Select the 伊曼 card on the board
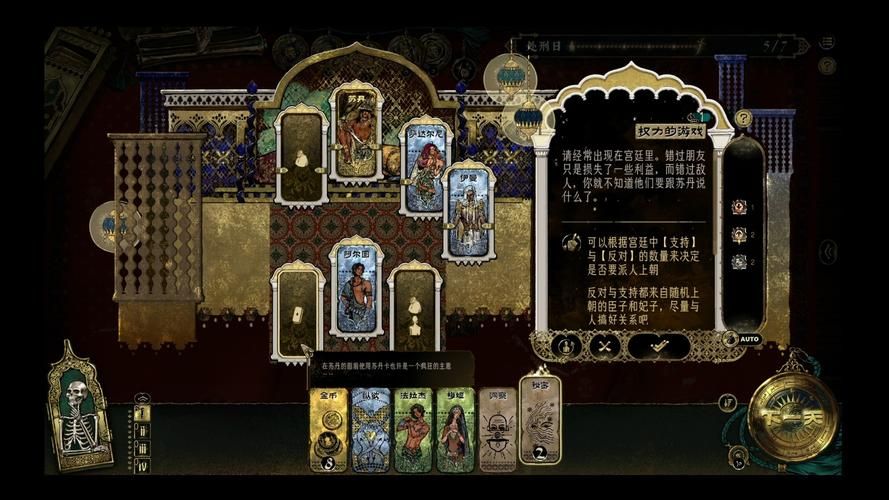Viewport: 889px width, 500px height. click(x=468, y=212)
